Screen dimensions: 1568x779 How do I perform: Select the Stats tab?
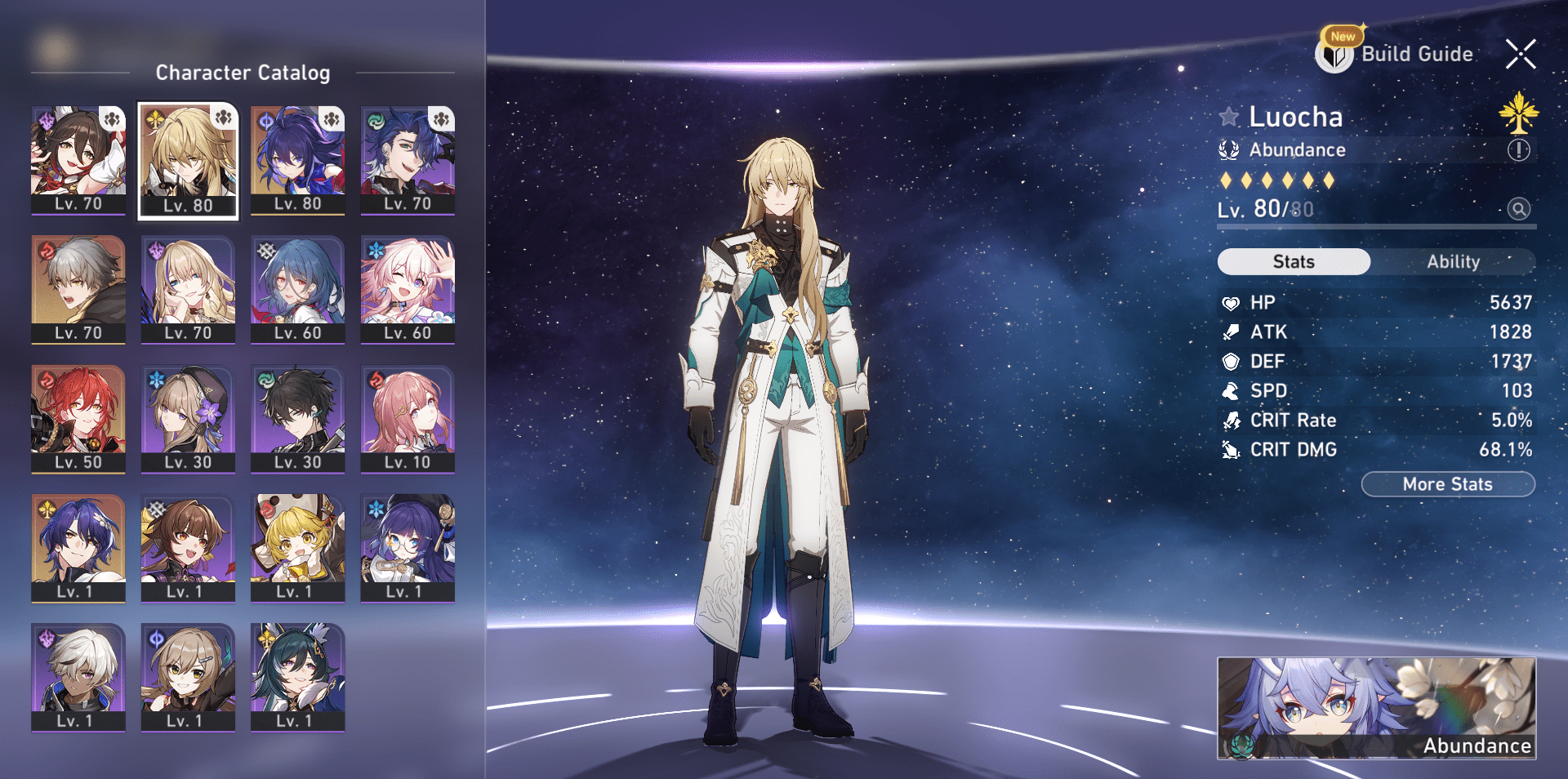1294,261
